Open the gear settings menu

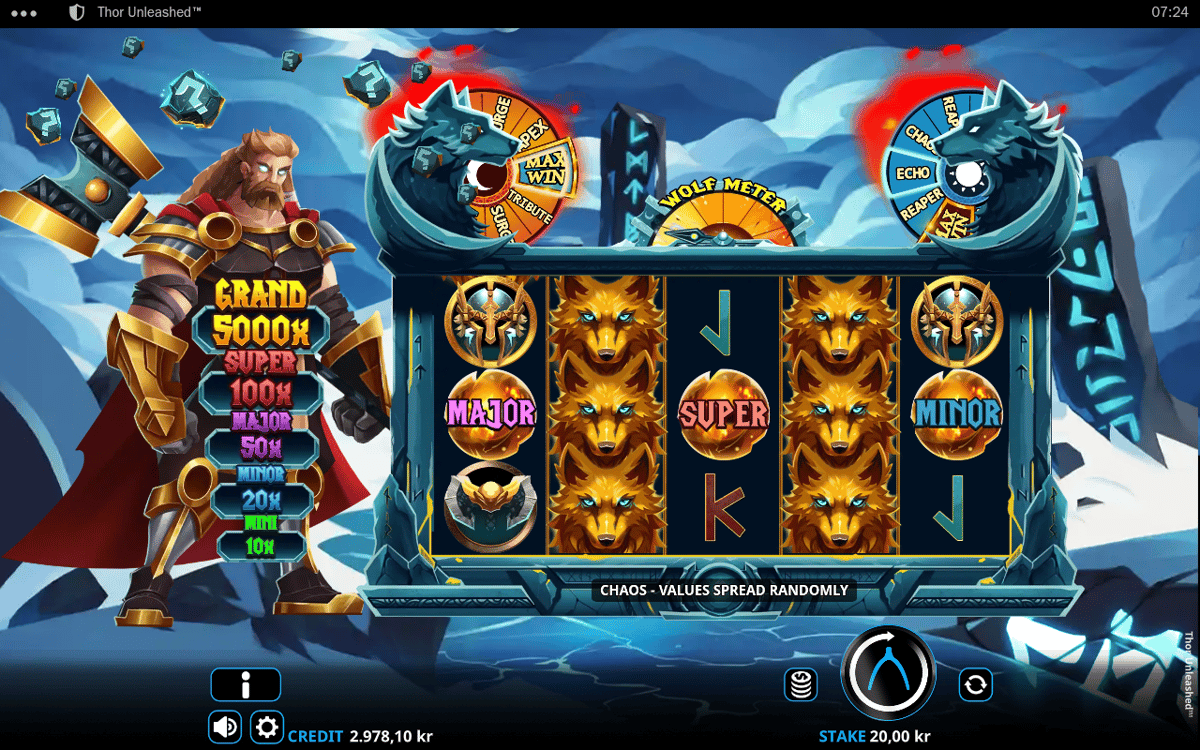pos(267,727)
